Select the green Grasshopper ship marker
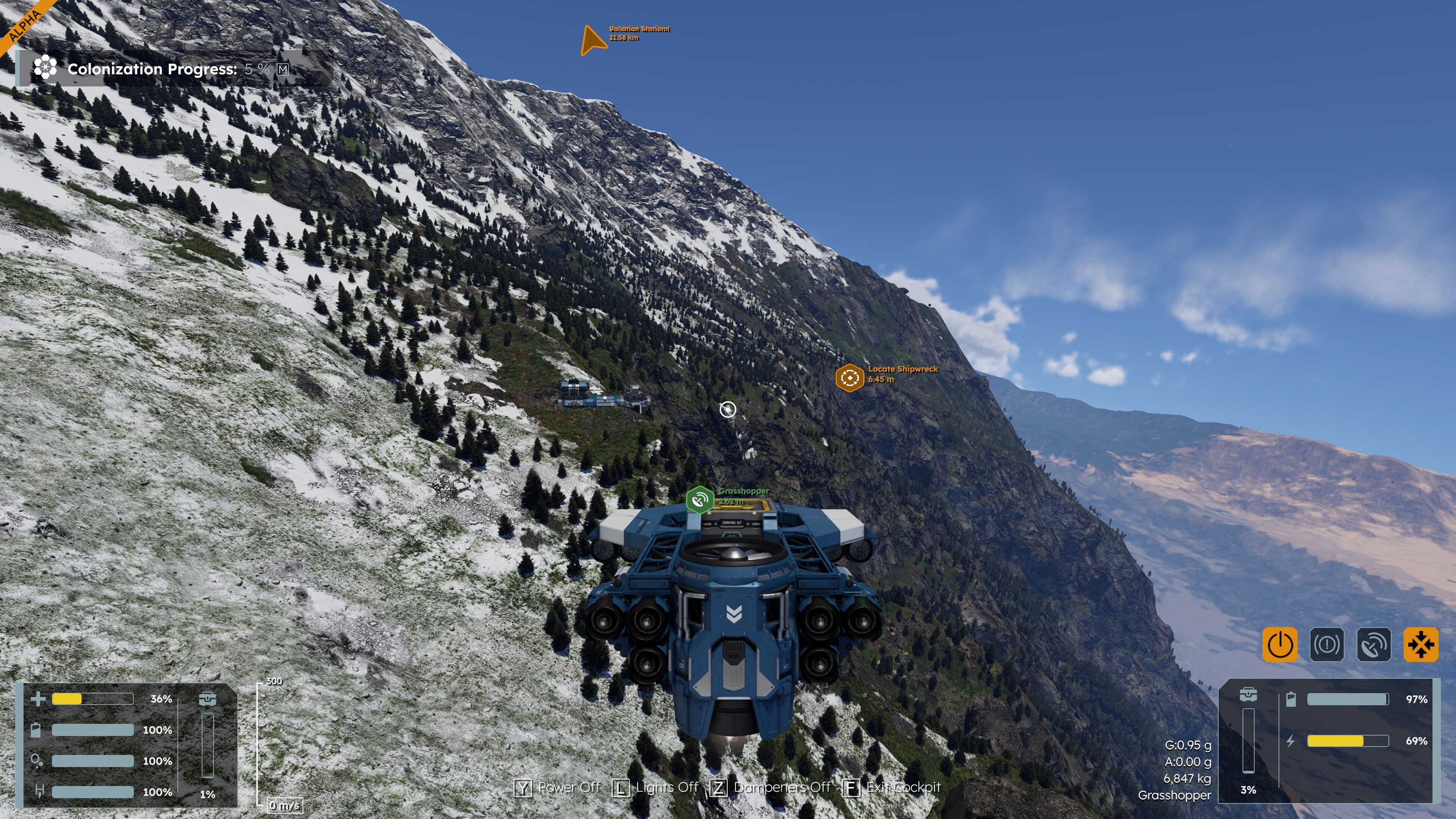The image size is (1456, 819). point(700,500)
